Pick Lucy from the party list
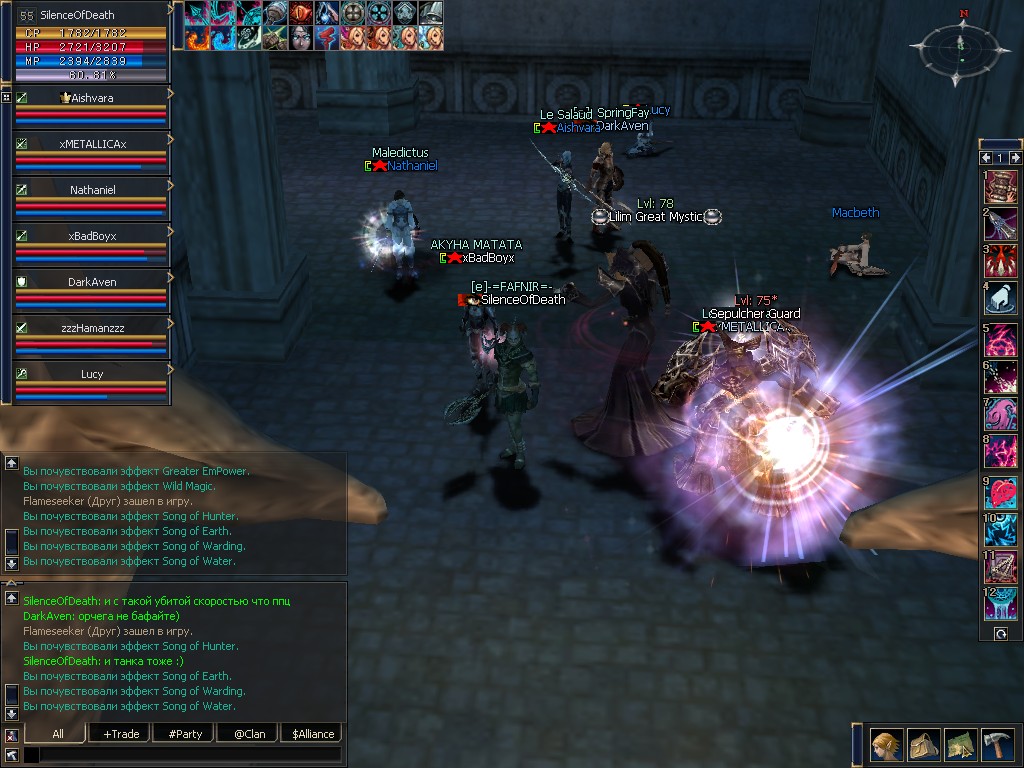1024x768 pixels. [x=92, y=374]
